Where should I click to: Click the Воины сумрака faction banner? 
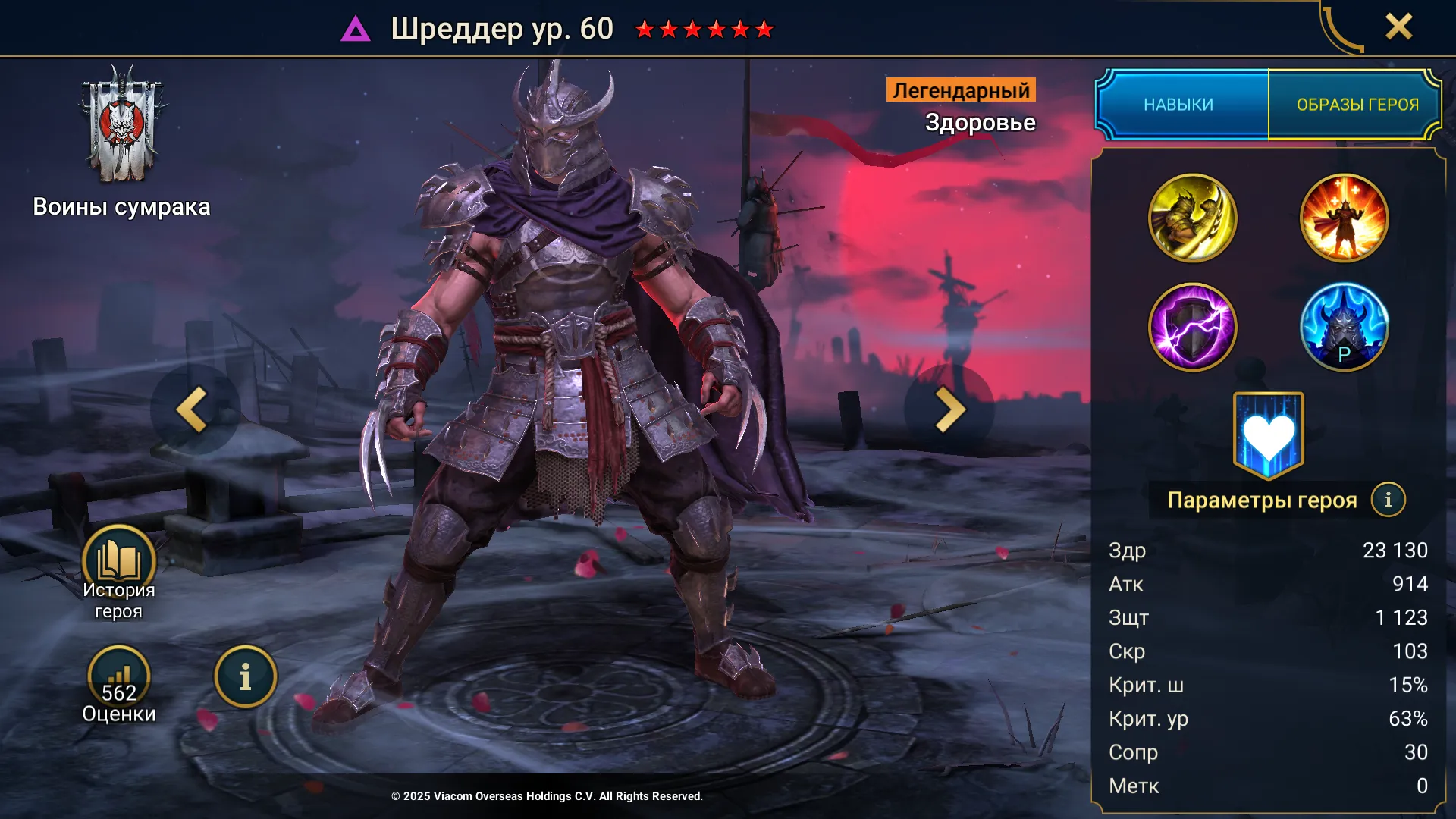tap(121, 125)
